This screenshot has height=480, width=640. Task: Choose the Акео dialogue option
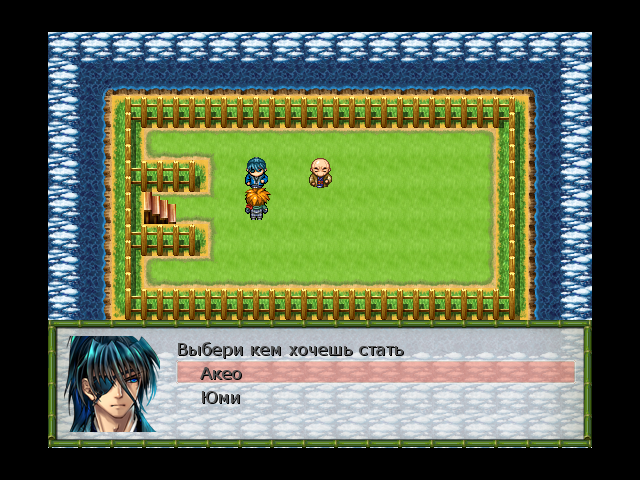[222, 373]
